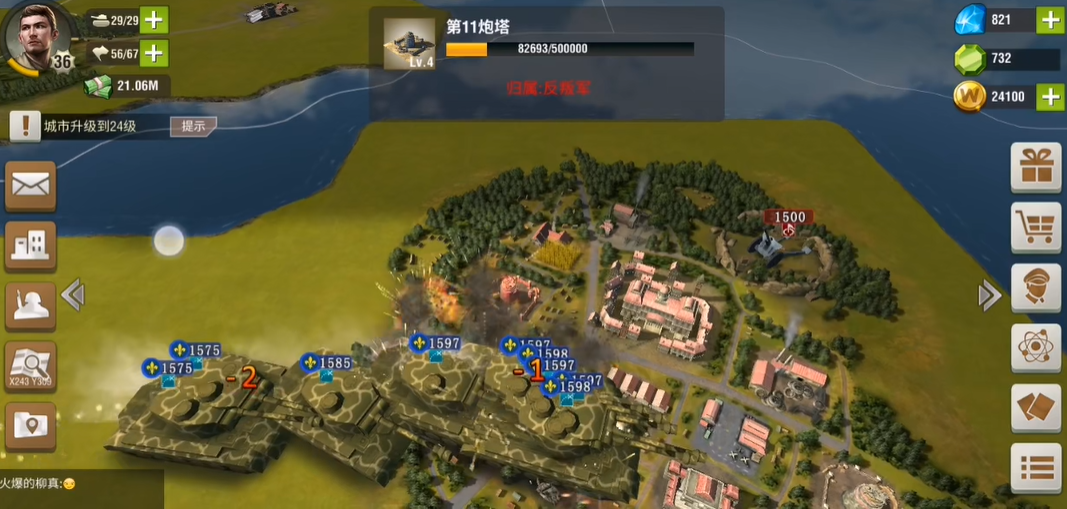The image size is (1067, 509).
Task: Click the 提示 hint button
Action: point(193,126)
